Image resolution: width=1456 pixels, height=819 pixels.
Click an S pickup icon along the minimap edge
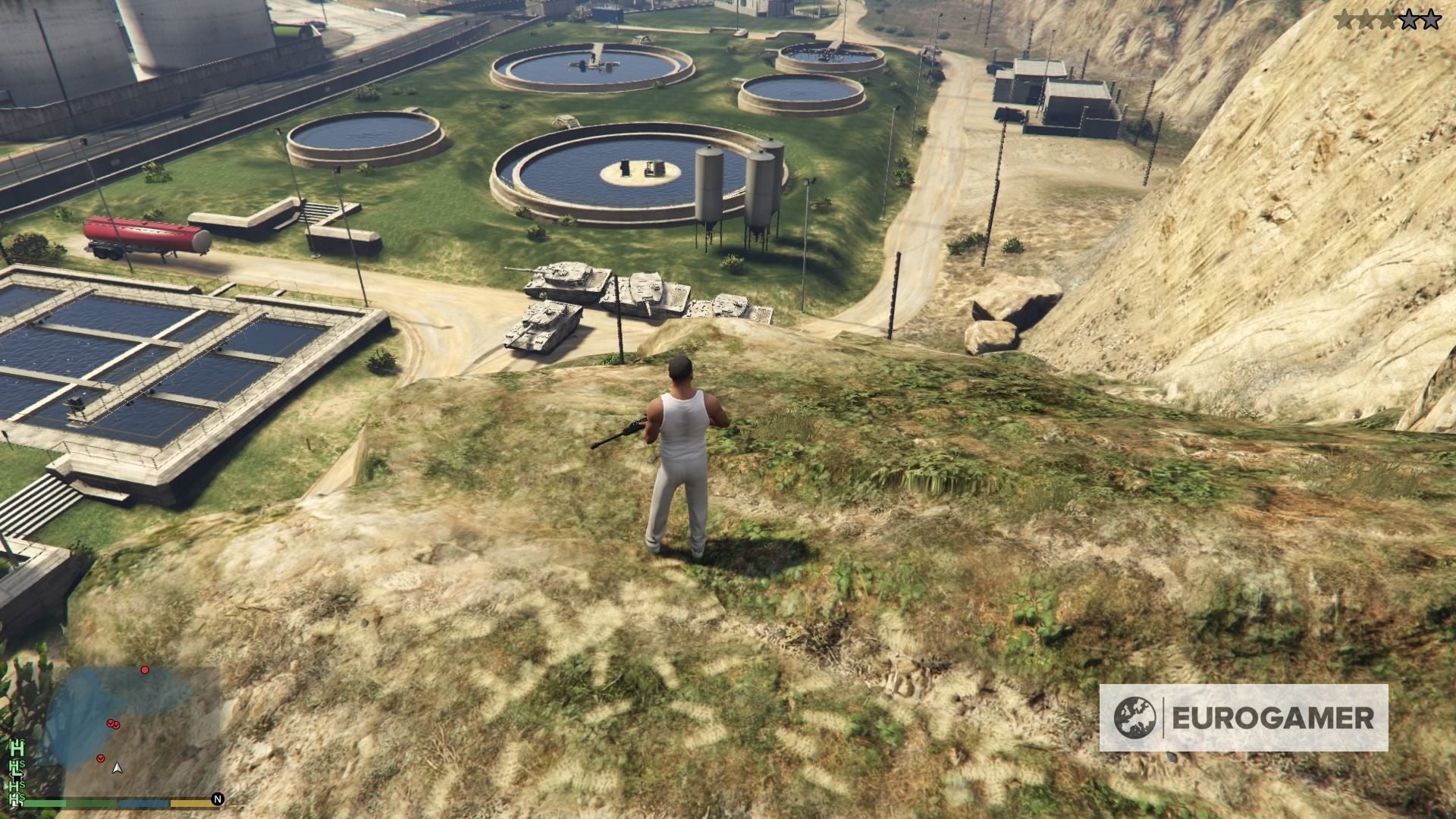[x=21, y=764]
